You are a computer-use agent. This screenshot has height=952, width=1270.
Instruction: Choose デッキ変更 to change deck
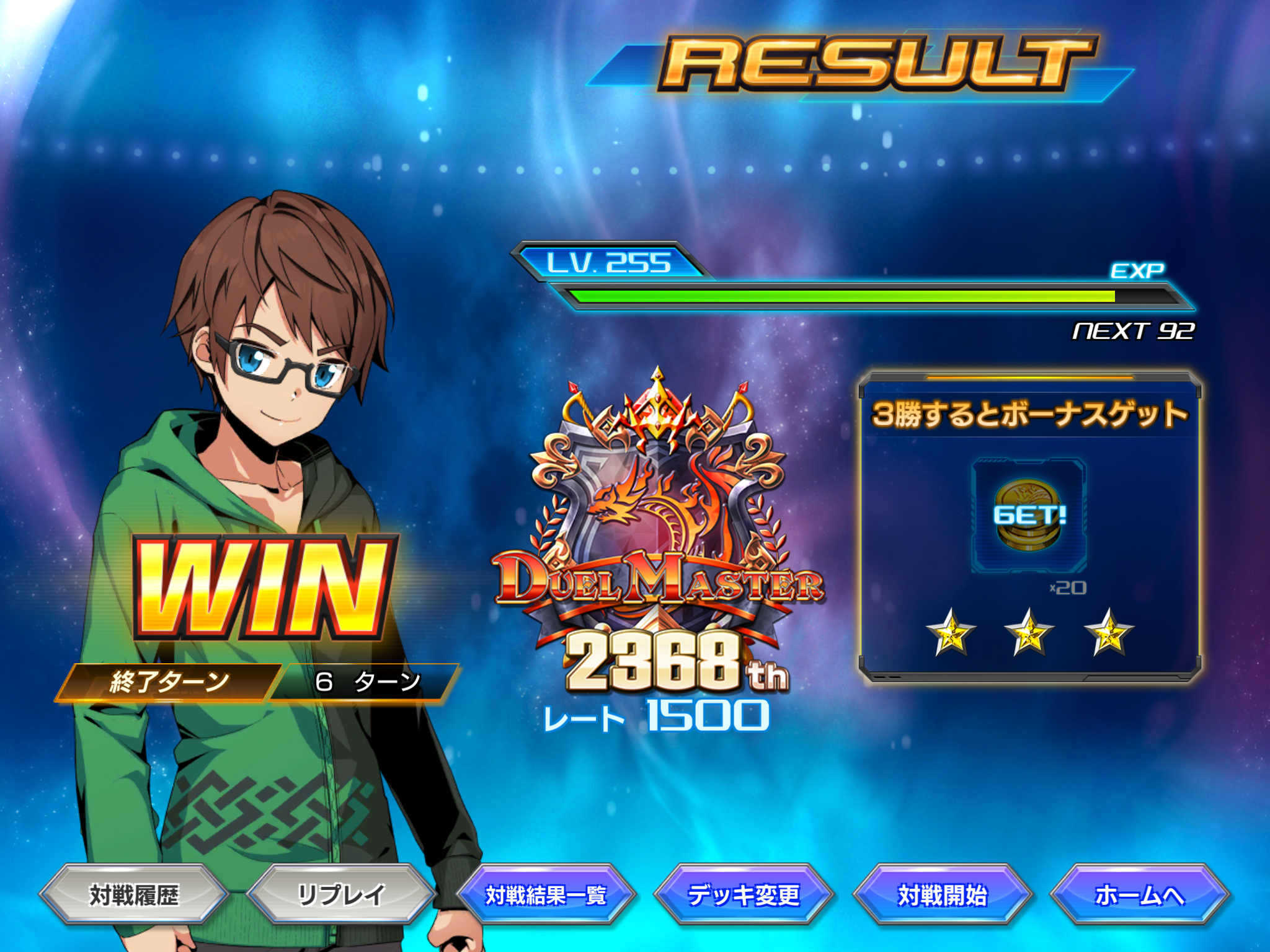pos(744,895)
